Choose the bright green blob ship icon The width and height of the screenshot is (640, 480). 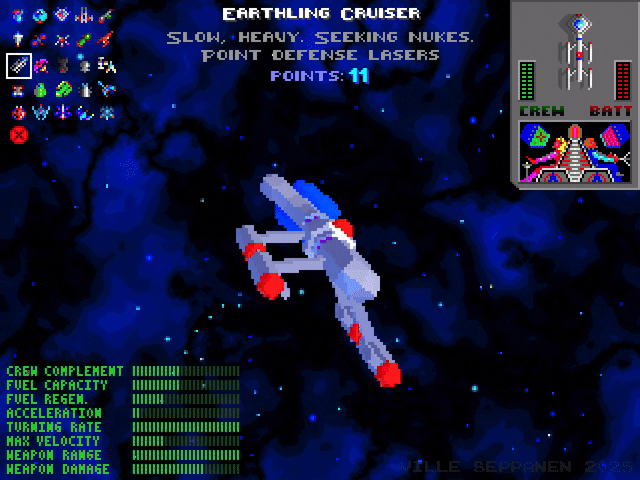(x=63, y=89)
